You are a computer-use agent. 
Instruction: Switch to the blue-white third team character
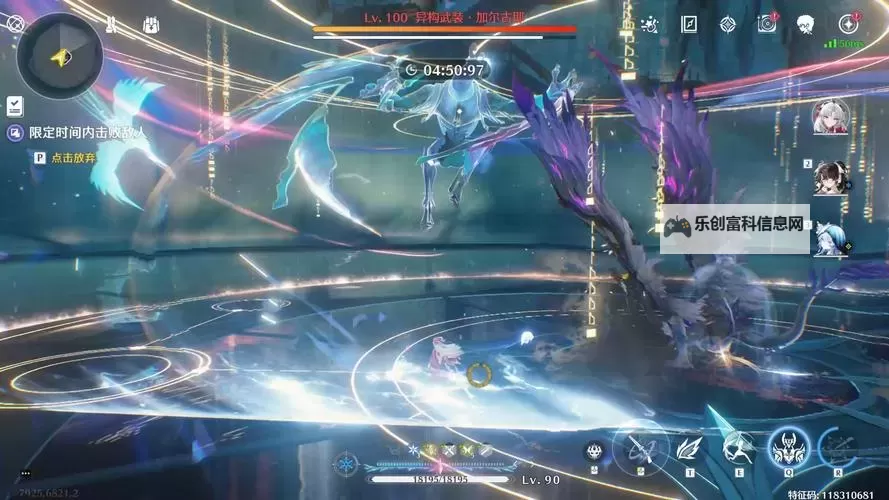831,239
